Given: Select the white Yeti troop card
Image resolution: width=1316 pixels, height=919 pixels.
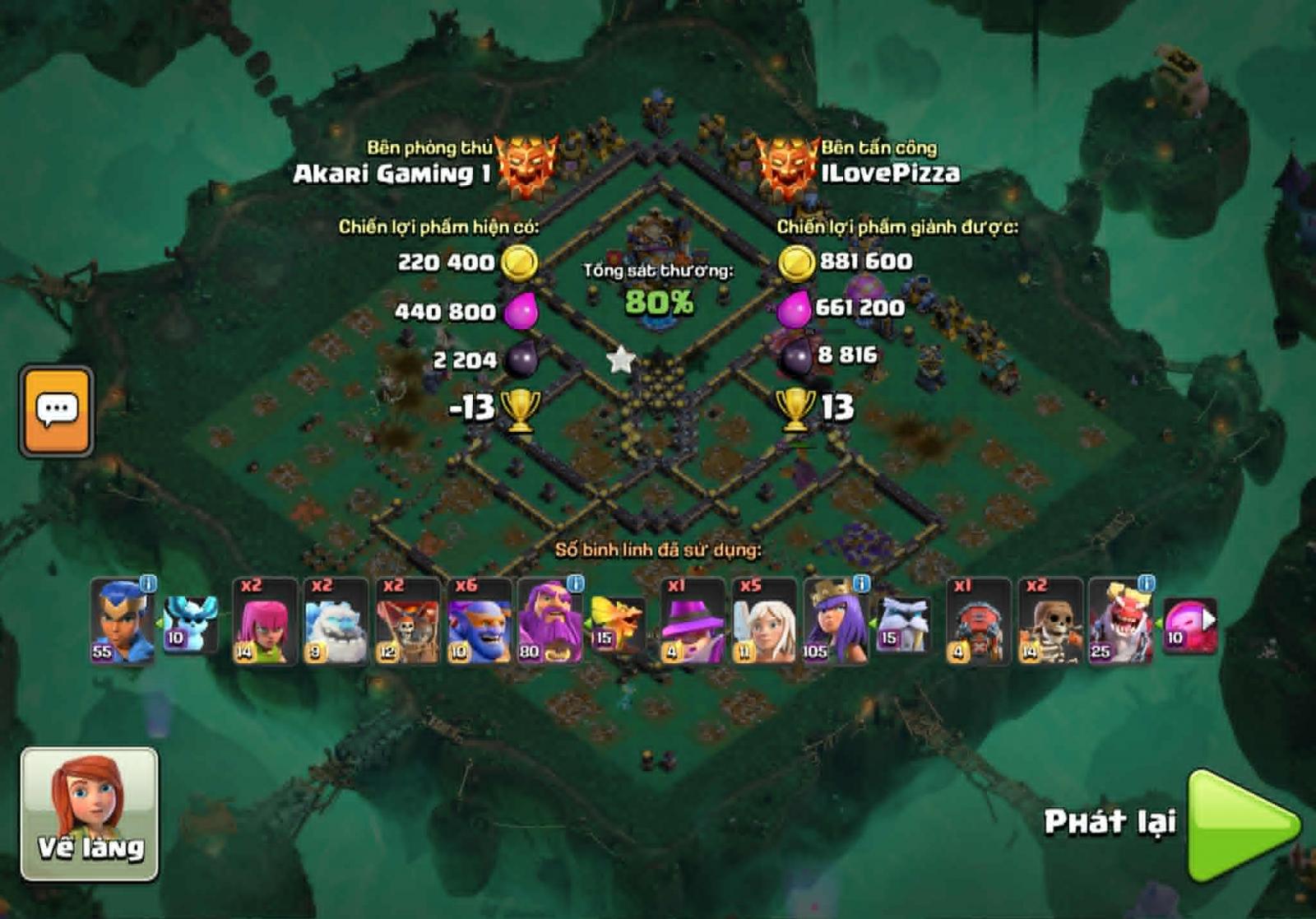Looking at the screenshot, I should (x=336, y=622).
